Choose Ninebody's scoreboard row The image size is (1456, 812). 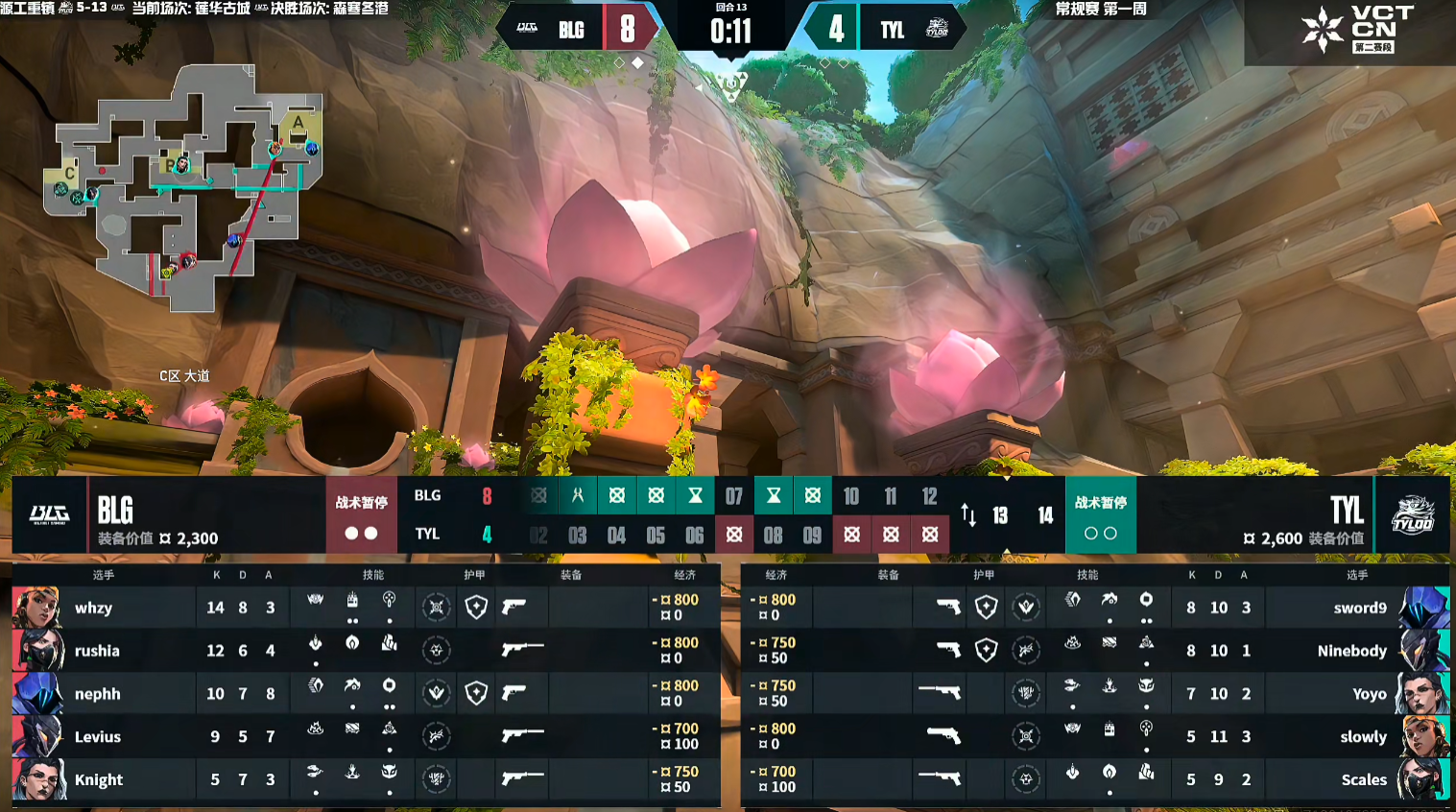click(1094, 651)
